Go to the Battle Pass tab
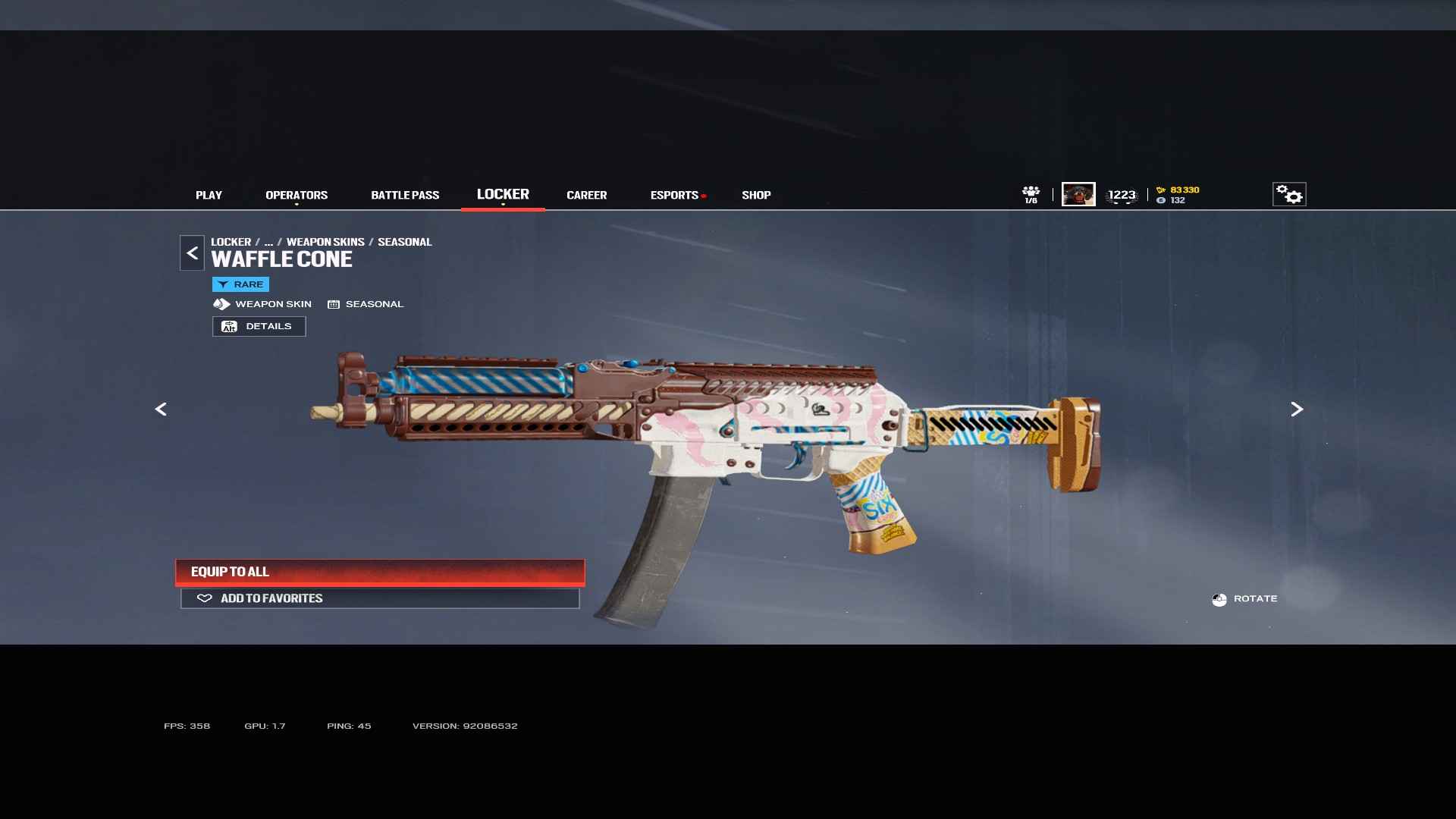The image size is (1456, 819). click(x=405, y=195)
